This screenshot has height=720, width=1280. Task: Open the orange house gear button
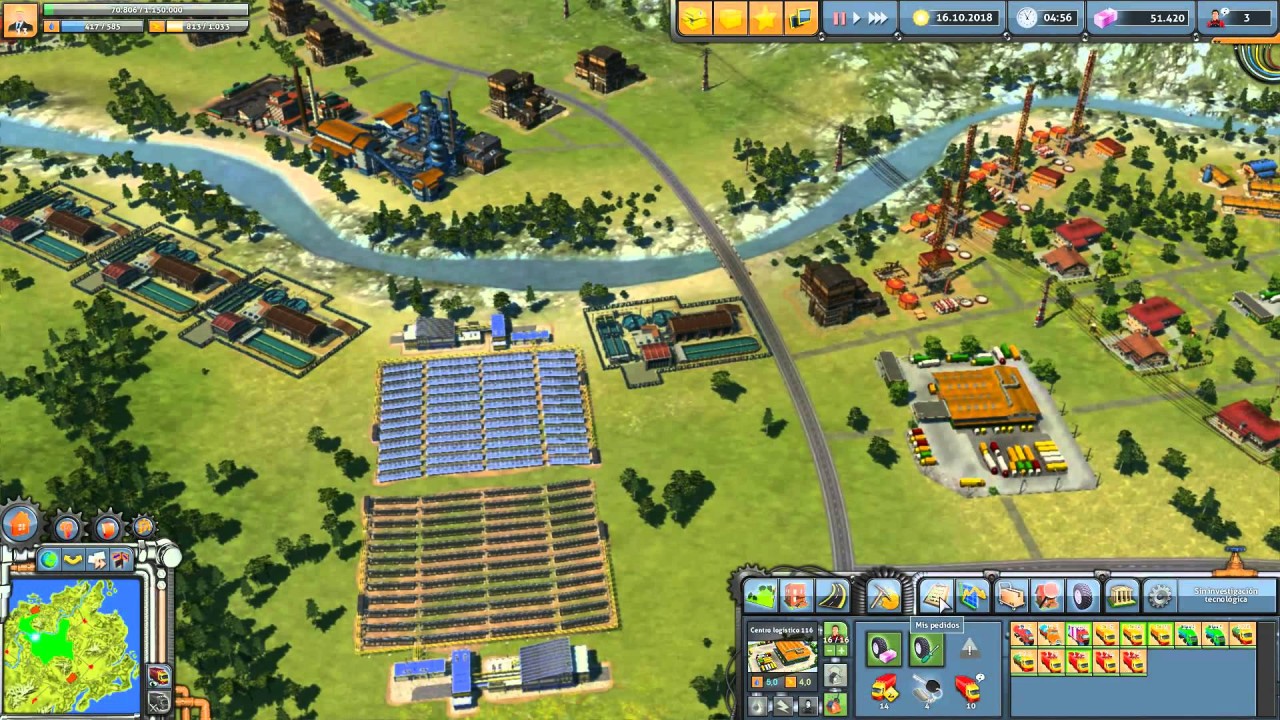point(20,523)
